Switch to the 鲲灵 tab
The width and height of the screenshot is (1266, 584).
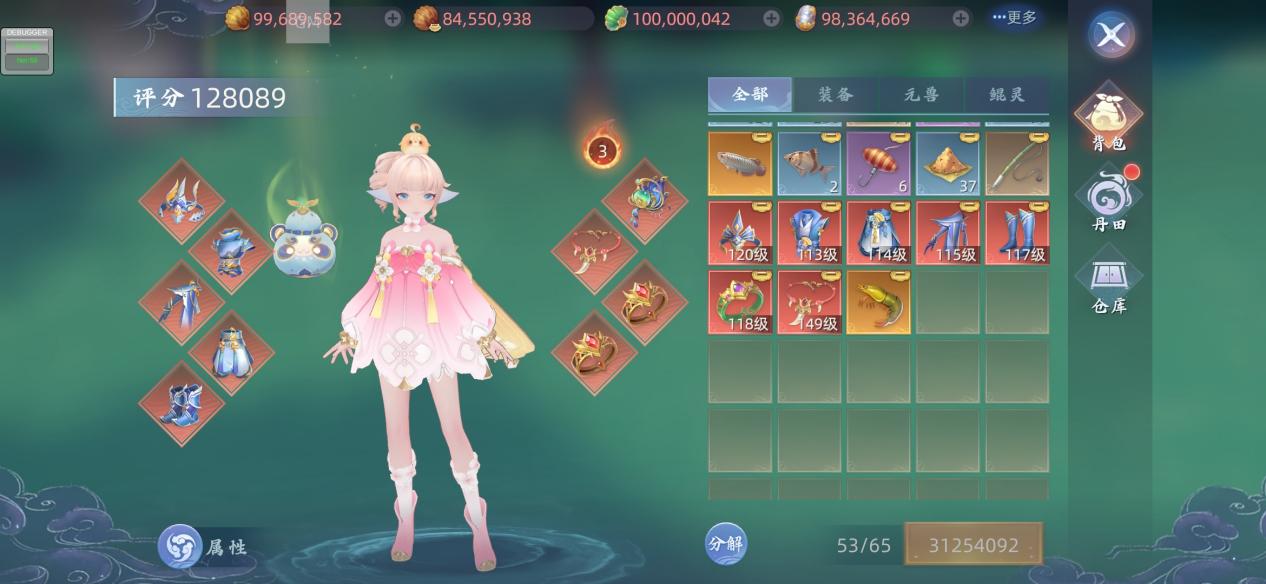pyautogui.click(x=1006, y=95)
